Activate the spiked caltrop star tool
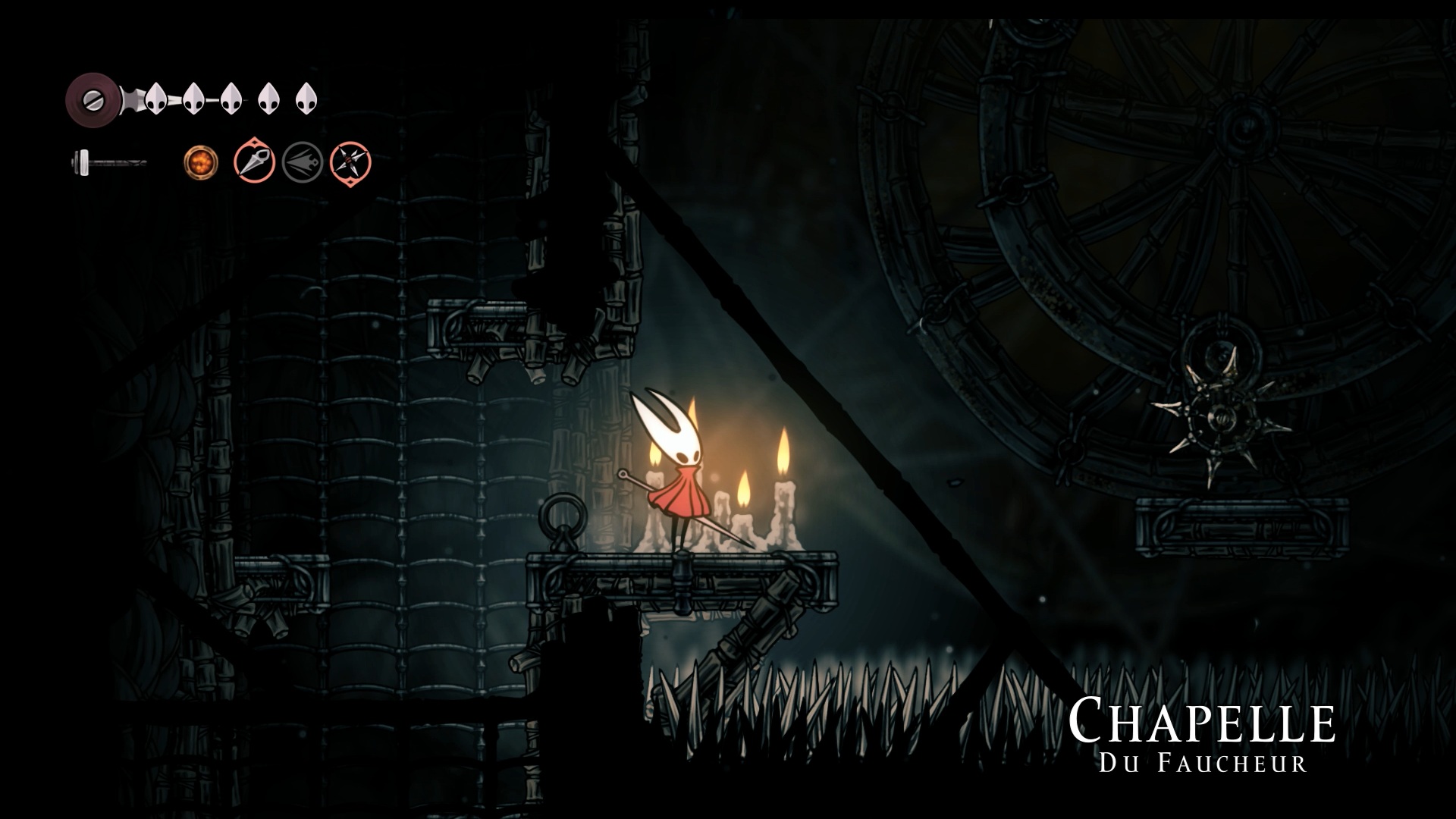 350,162
